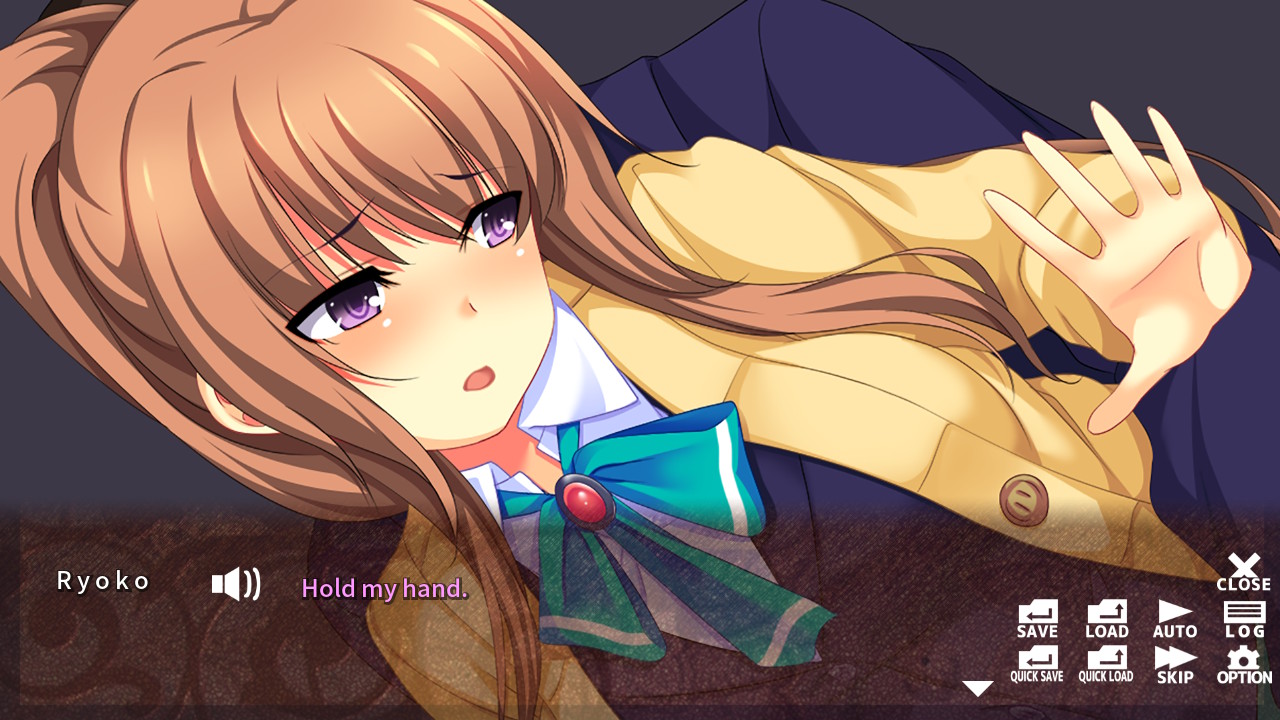Perform a quick save

coord(1036,663)
